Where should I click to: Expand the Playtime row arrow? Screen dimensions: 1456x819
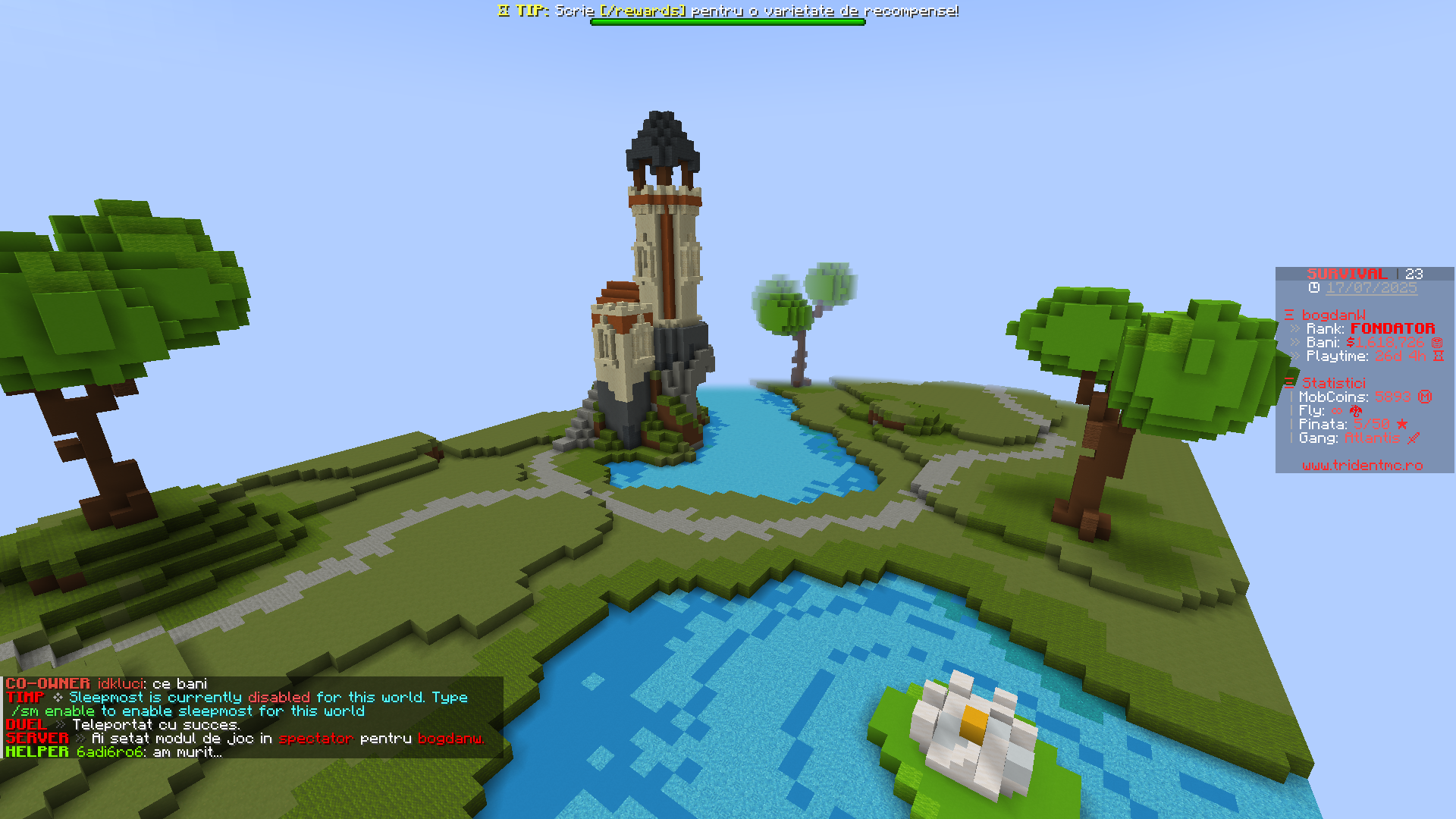(1294, 356)
